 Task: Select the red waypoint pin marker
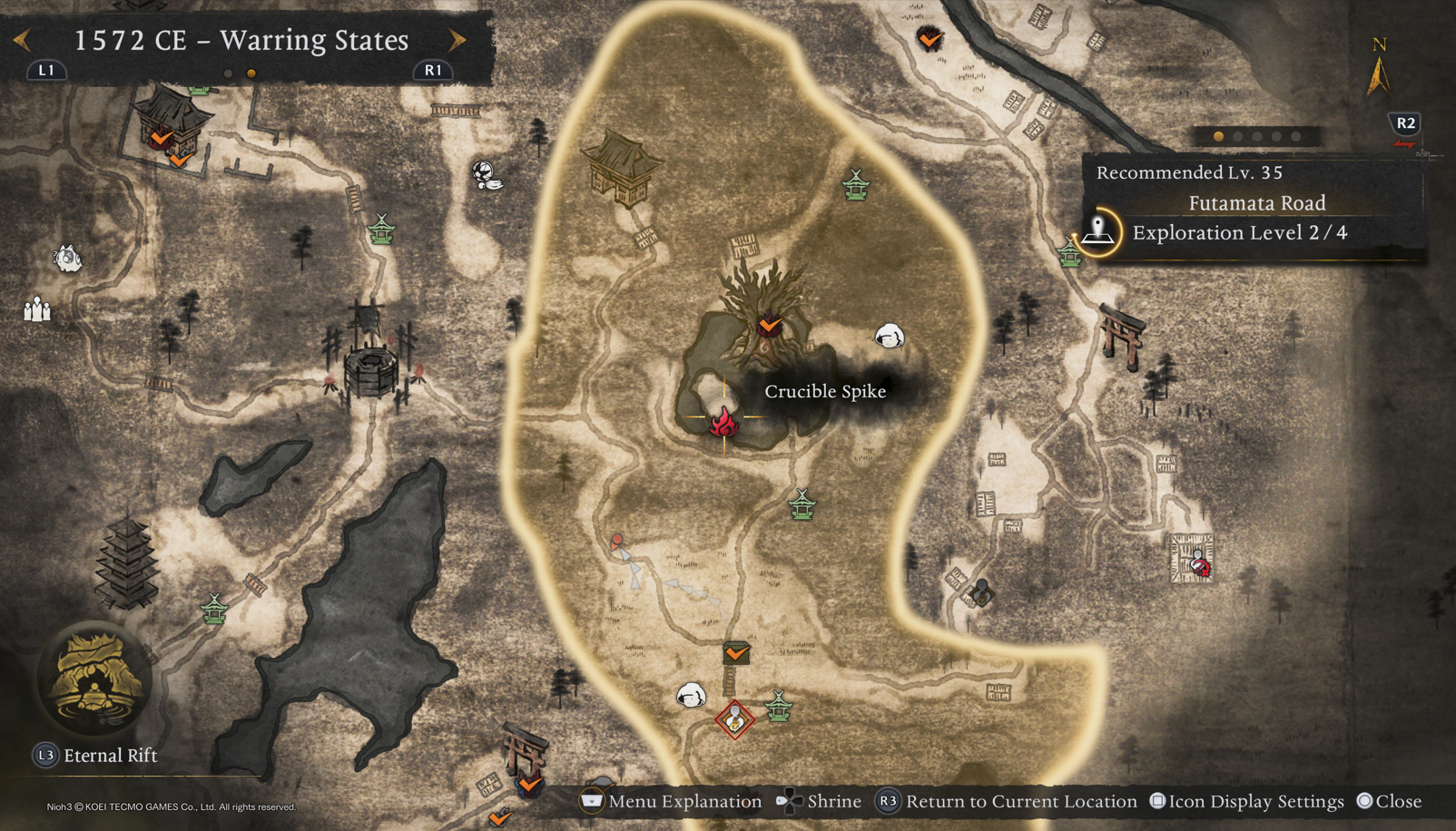617,542
